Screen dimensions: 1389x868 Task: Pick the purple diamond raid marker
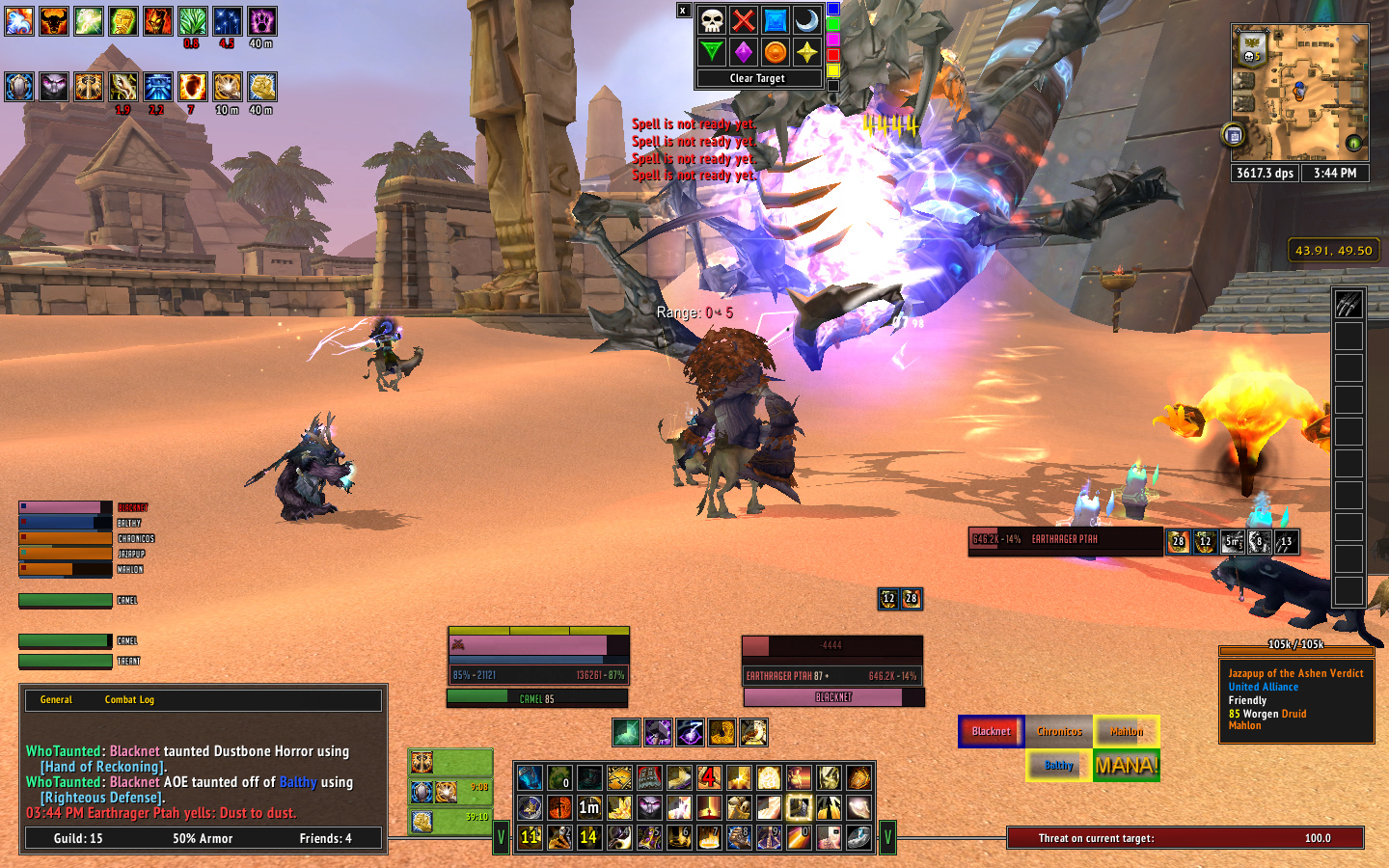pos(743,52)
